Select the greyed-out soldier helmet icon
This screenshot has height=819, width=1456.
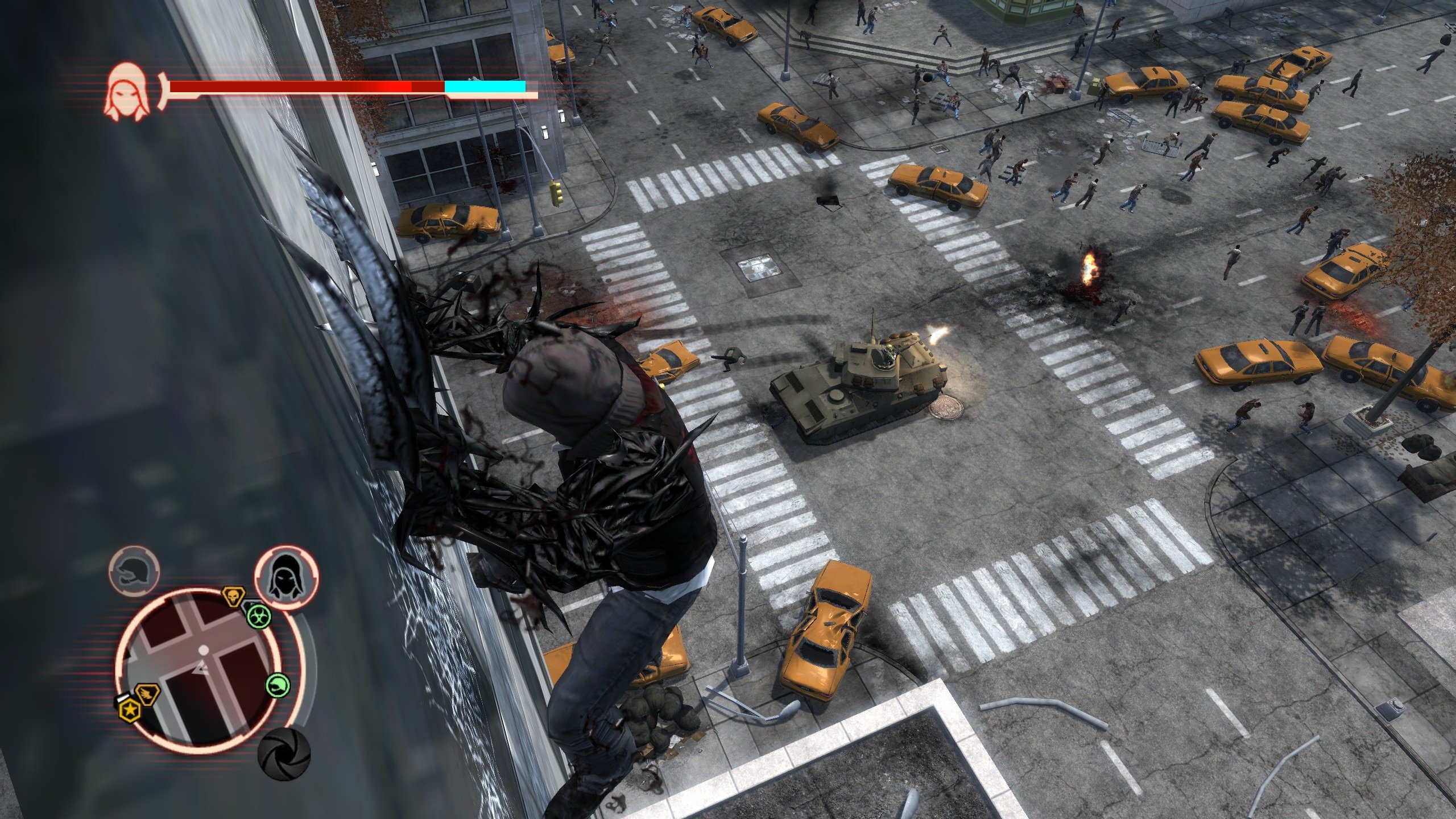click(134, 570)
